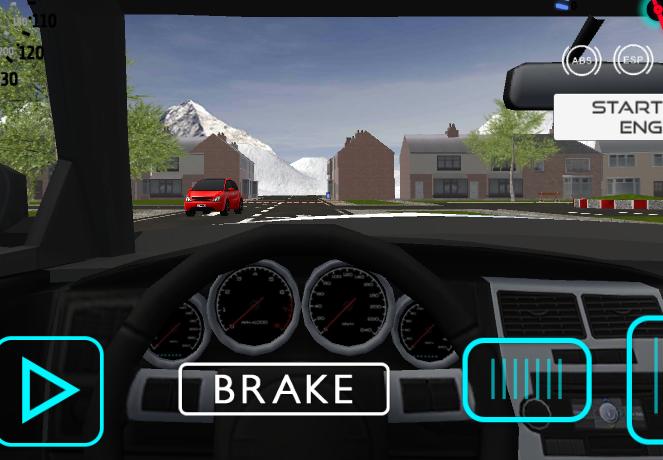Toggle the ESP indicator
Screen dimensions: 663x460
tap(632, 61)
